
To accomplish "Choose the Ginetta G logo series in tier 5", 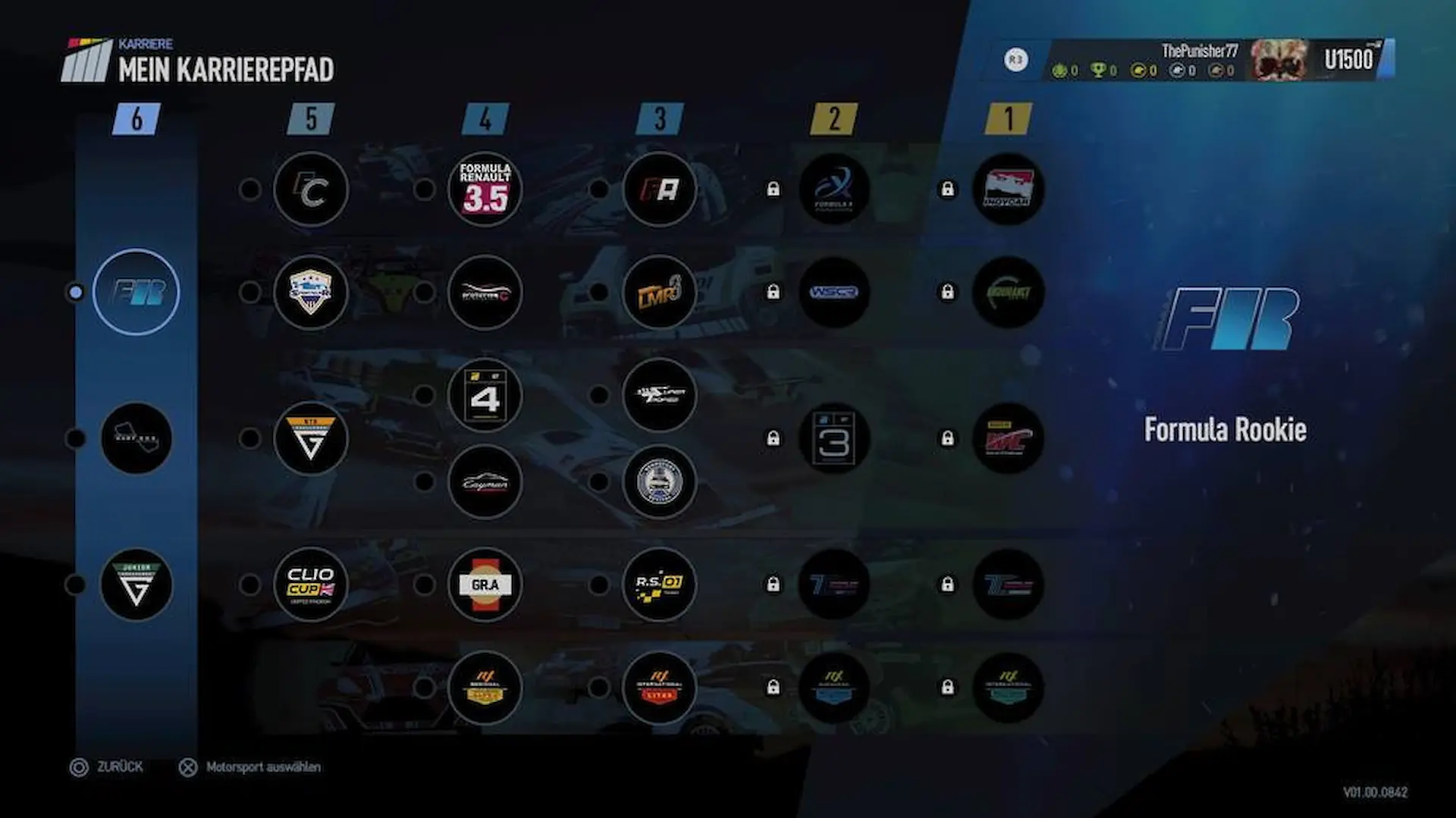I will [311, 438].
